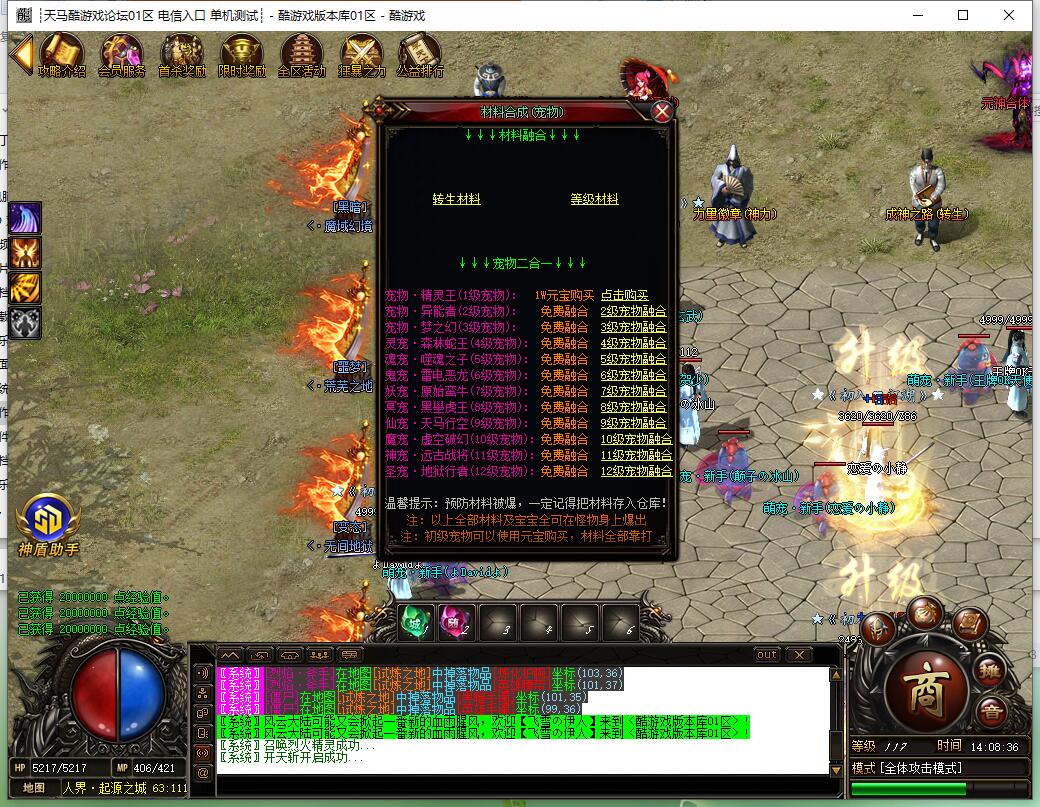1040x807 pixels.
Task: Maximize the game window
Action: [x=963, y=15]
